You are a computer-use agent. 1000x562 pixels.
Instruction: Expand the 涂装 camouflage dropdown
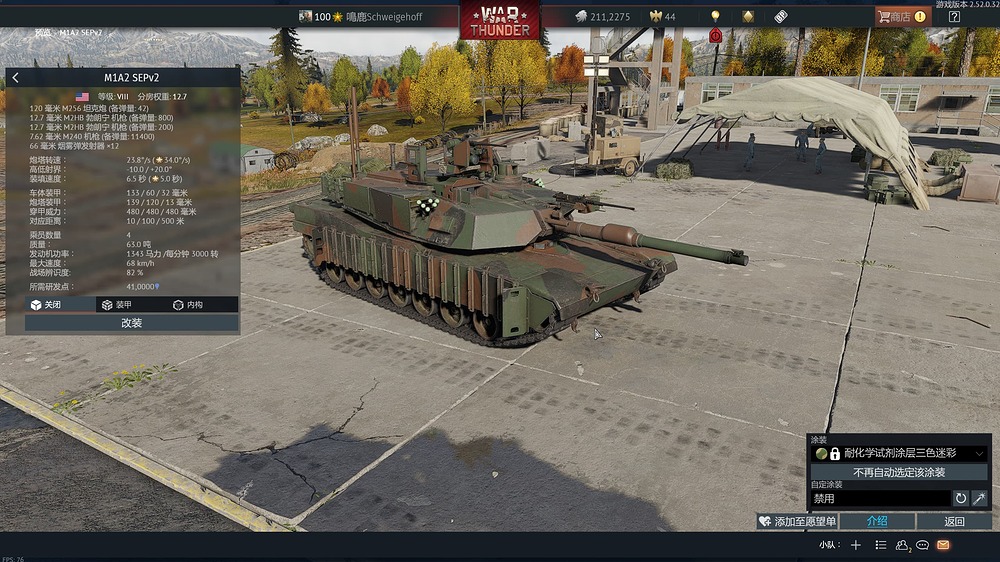(x=978, y=453)
